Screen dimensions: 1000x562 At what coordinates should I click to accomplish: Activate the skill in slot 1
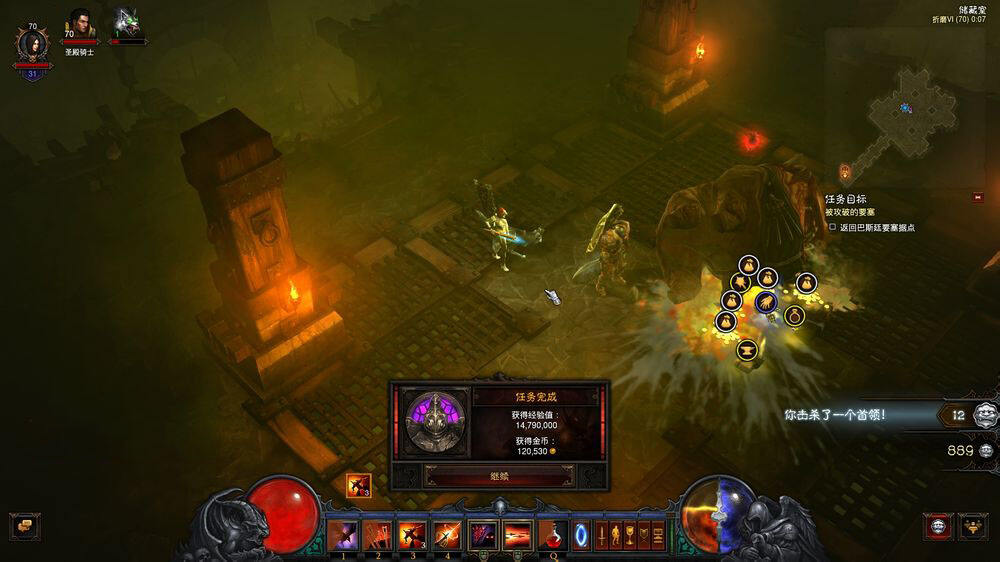[x=343, y=535]
